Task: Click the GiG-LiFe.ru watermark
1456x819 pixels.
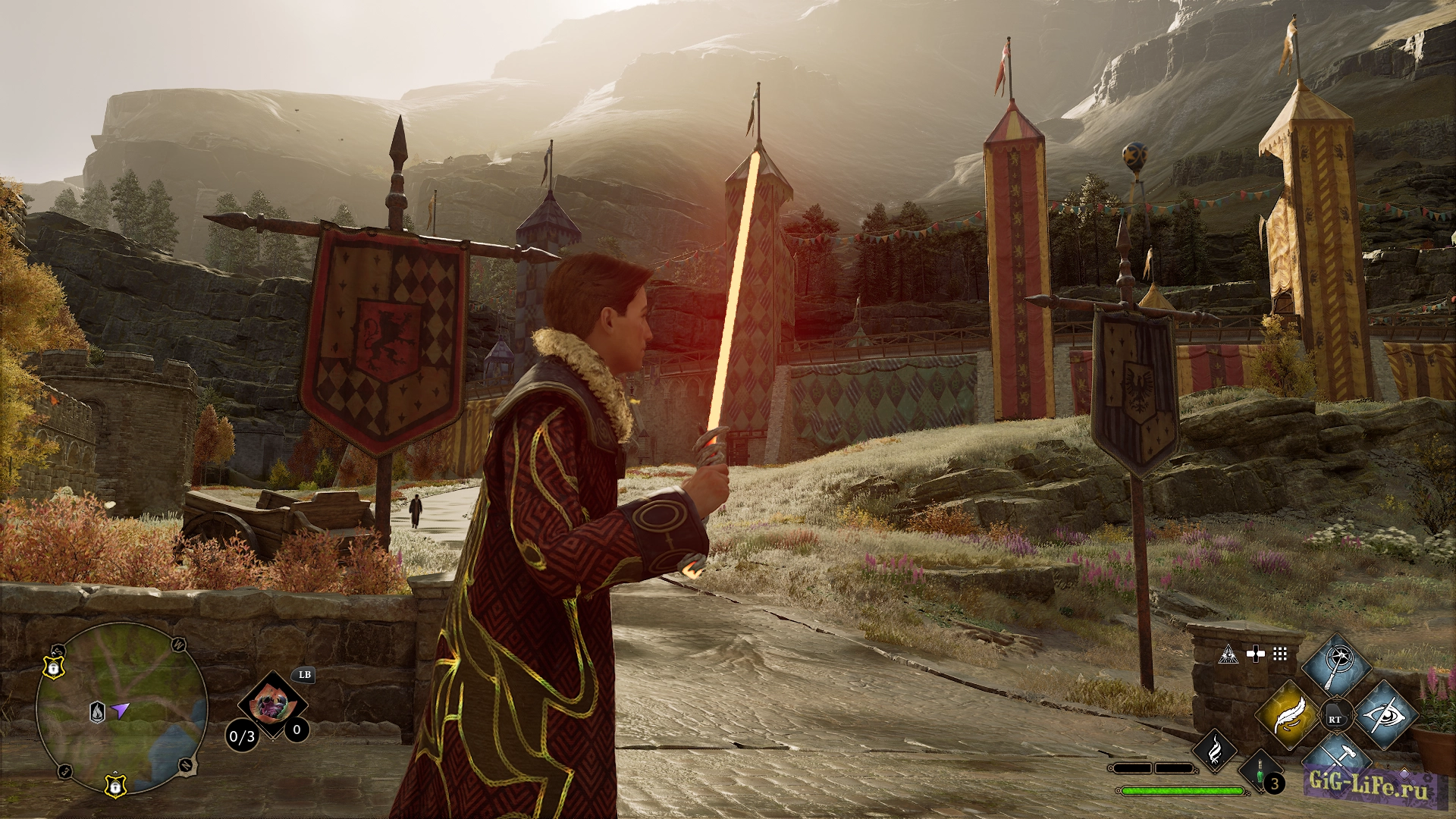Action: click(1368, 783)
